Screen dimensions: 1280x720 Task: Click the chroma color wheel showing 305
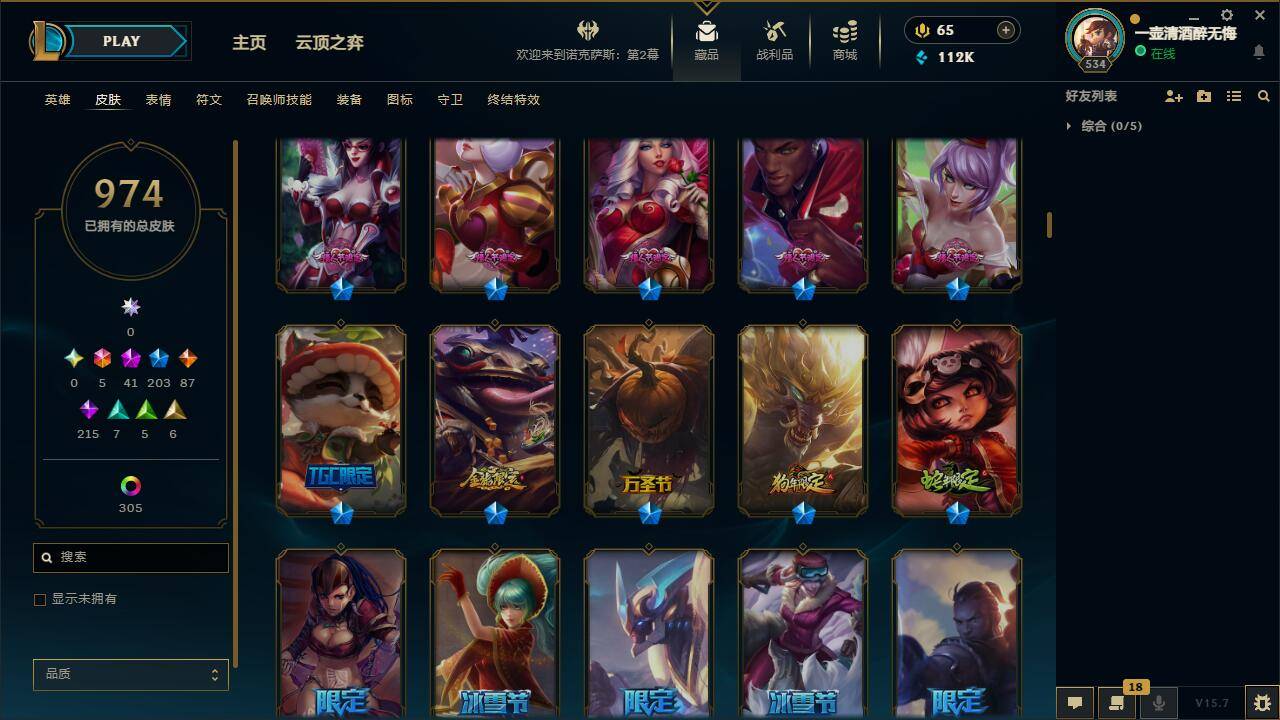(x=130, y=487)
